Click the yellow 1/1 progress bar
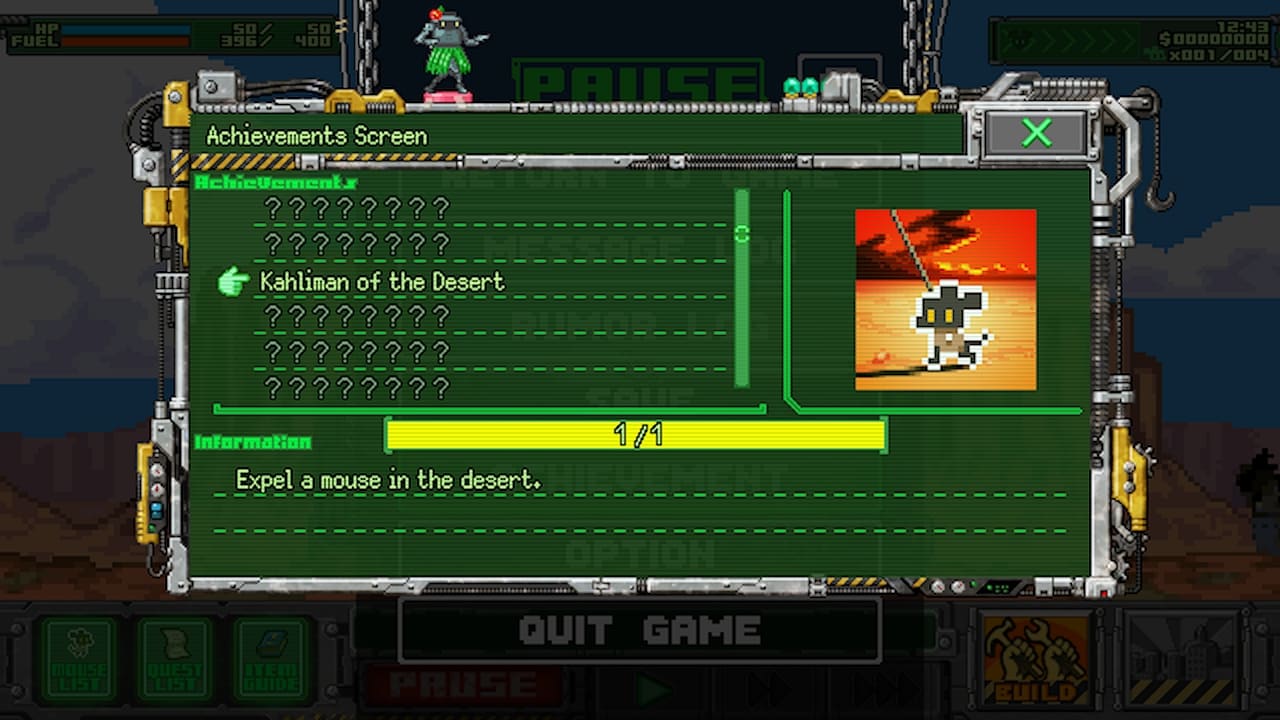This screenshot has width=1280, height=720. pyautogui.click(x=637, y=435)
